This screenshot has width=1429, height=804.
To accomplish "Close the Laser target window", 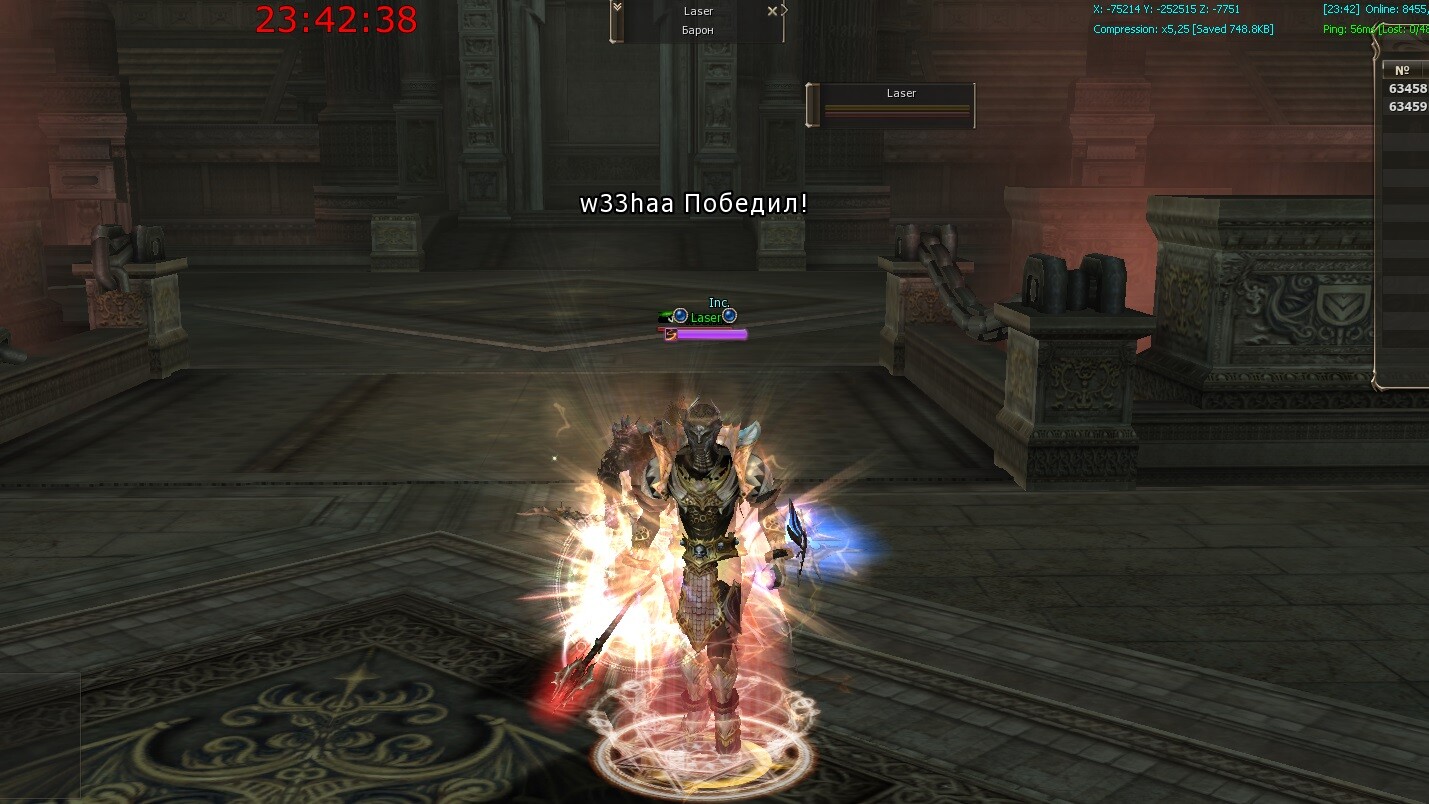I will pos(772,11).
